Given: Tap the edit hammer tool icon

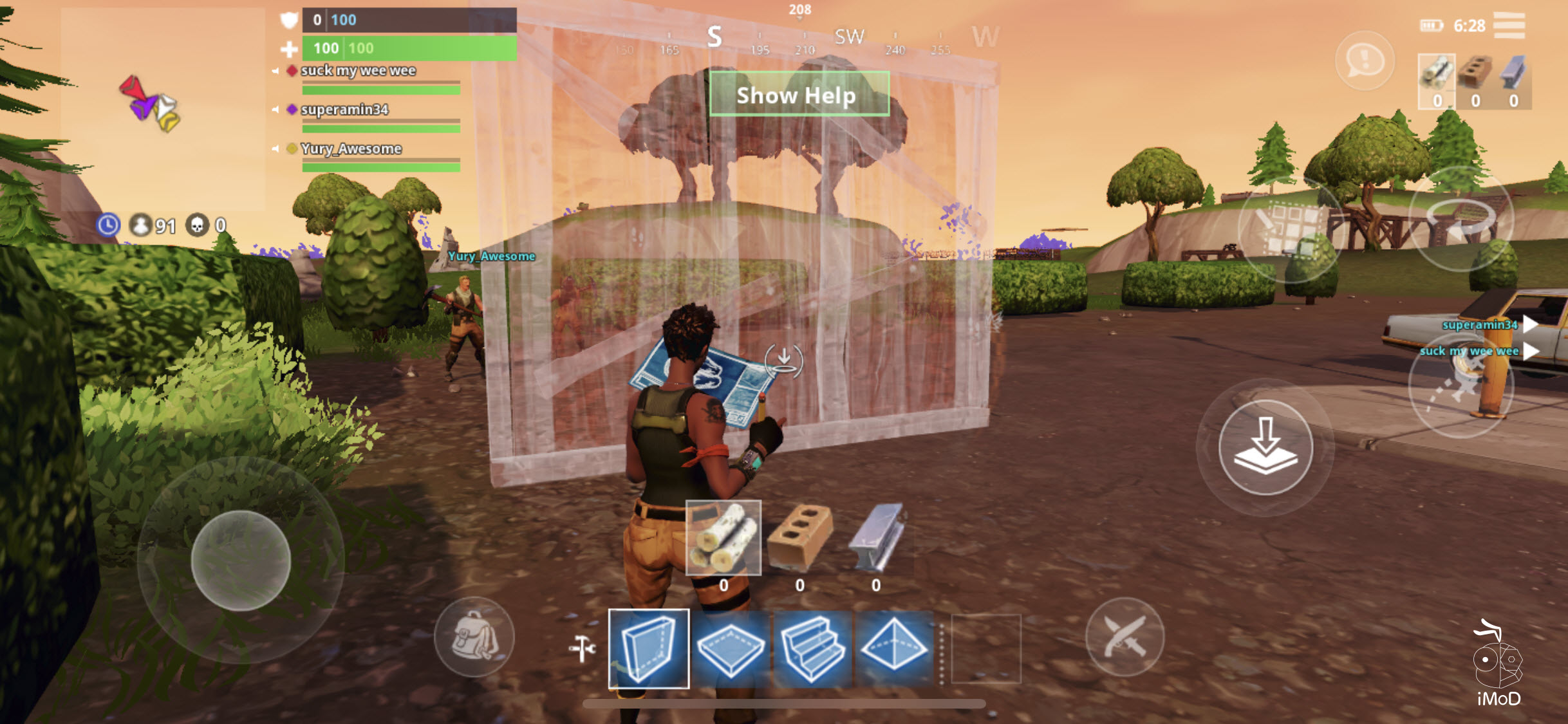Looking at the screenshot, I should [583, 649].
